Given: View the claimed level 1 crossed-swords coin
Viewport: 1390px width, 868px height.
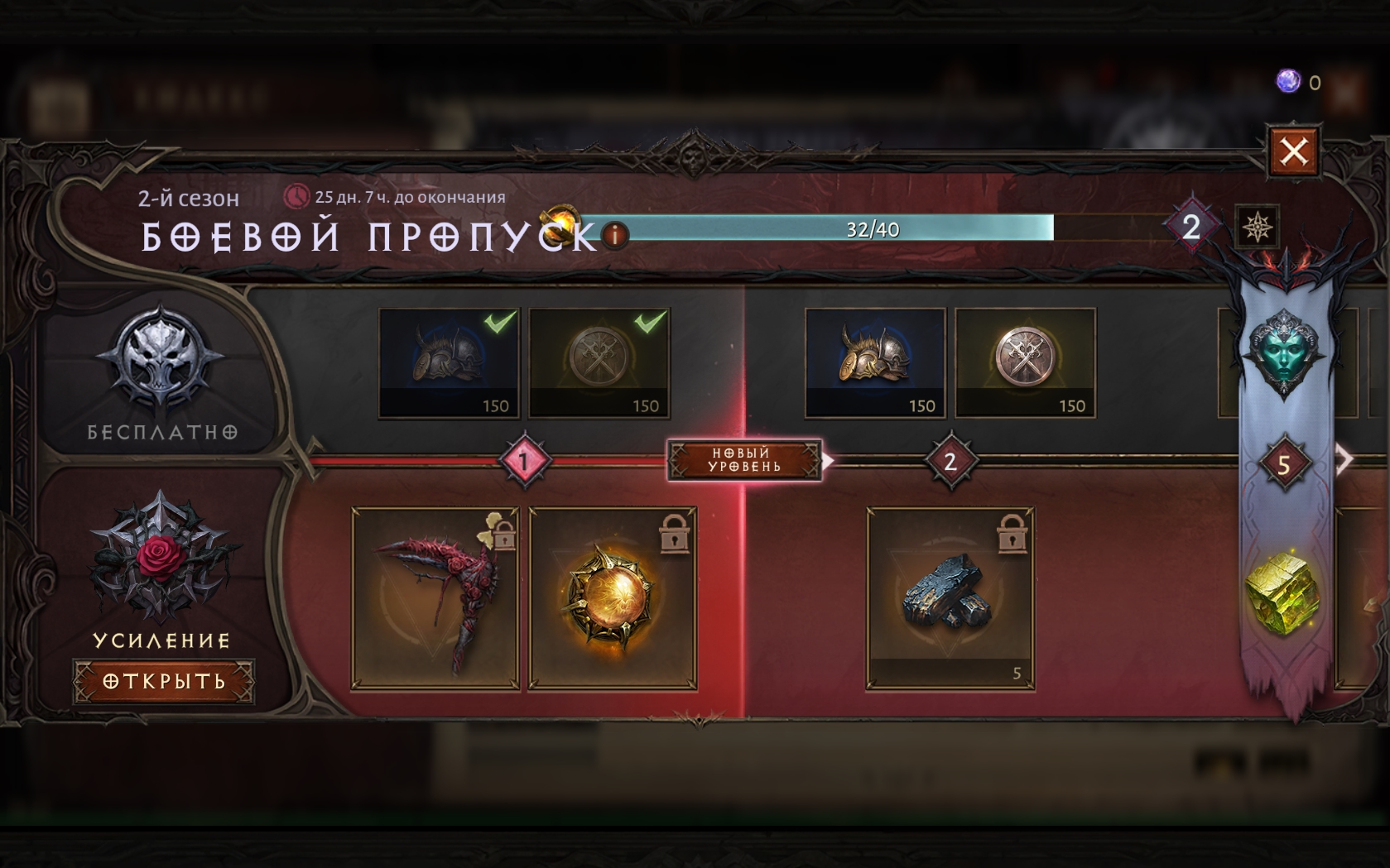Looking at the screenshot, I should [x=599, y=362].
